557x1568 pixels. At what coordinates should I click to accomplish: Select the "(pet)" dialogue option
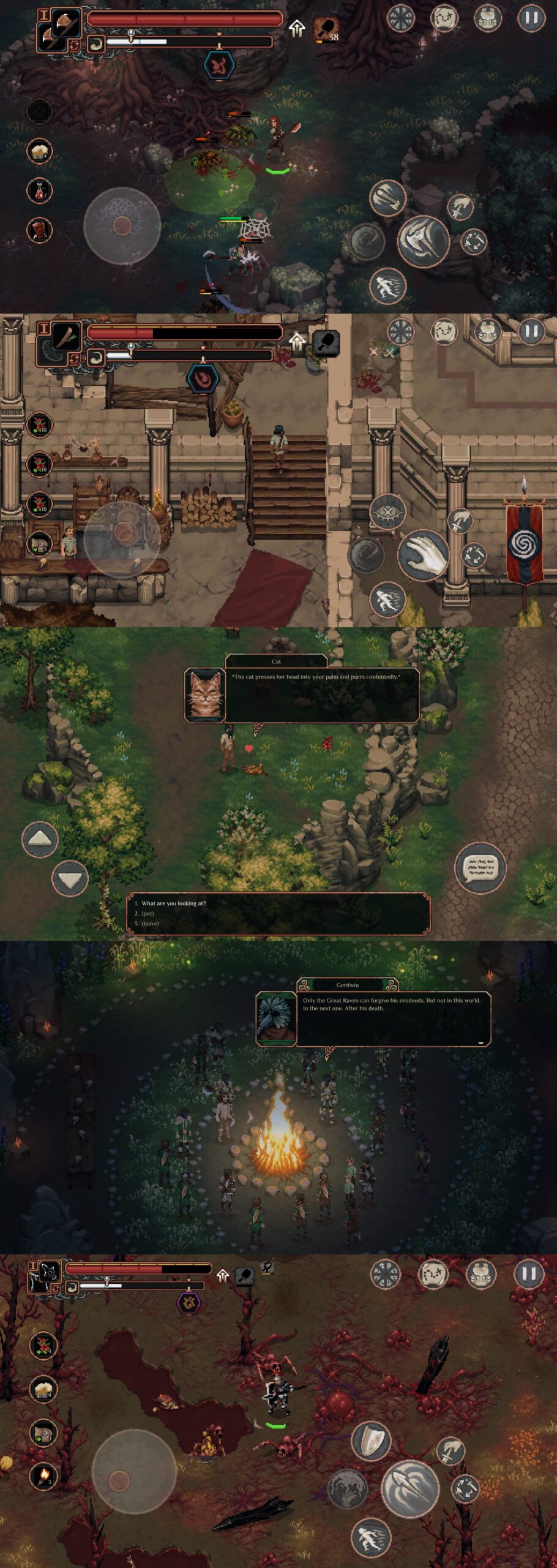(x=148, y=913)
